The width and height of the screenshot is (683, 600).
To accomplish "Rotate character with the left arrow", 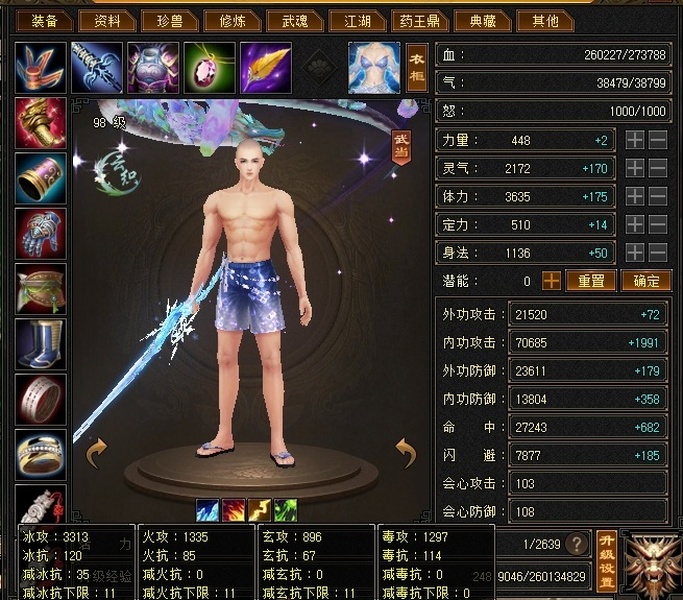I will click(x=98, y=453).
